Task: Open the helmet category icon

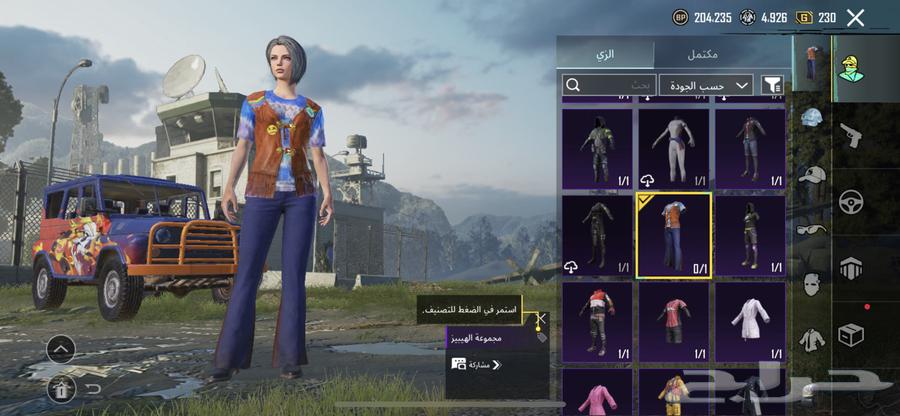Action: pos(811,118)
